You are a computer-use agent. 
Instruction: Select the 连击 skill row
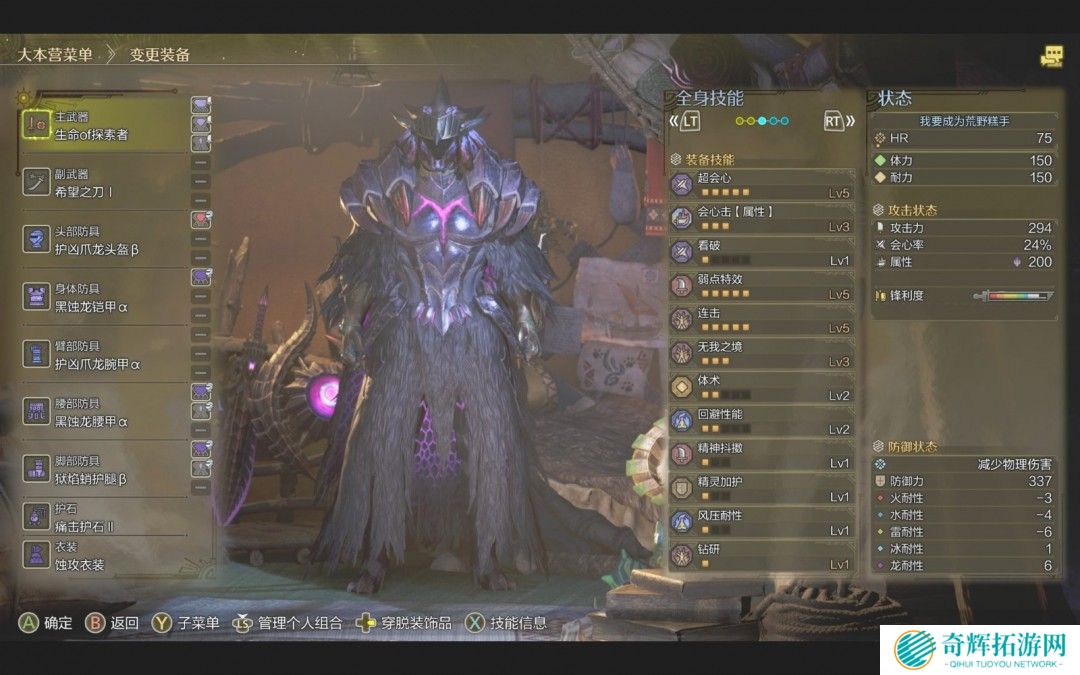coord(762,320)
